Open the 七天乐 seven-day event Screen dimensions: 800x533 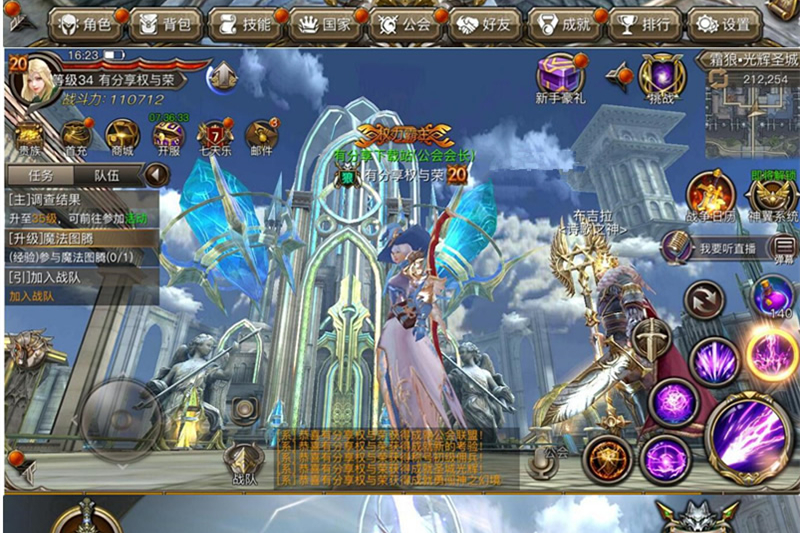(x=214, y=137)
